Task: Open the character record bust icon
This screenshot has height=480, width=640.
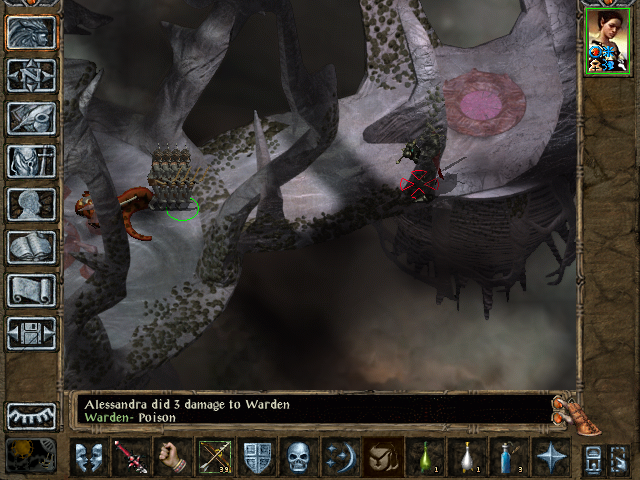Action: [31, 204]
